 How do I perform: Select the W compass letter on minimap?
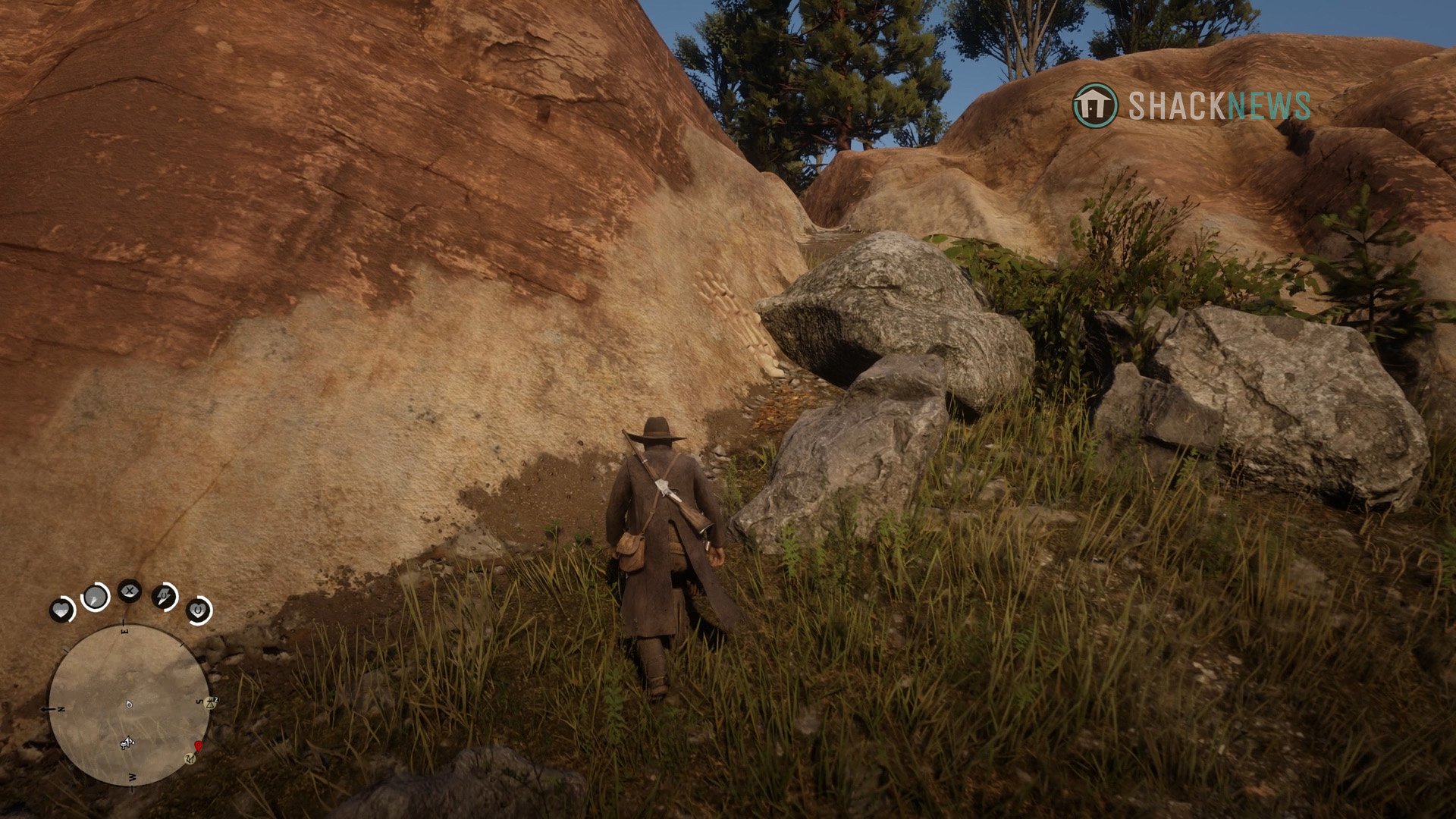[131, 777]
